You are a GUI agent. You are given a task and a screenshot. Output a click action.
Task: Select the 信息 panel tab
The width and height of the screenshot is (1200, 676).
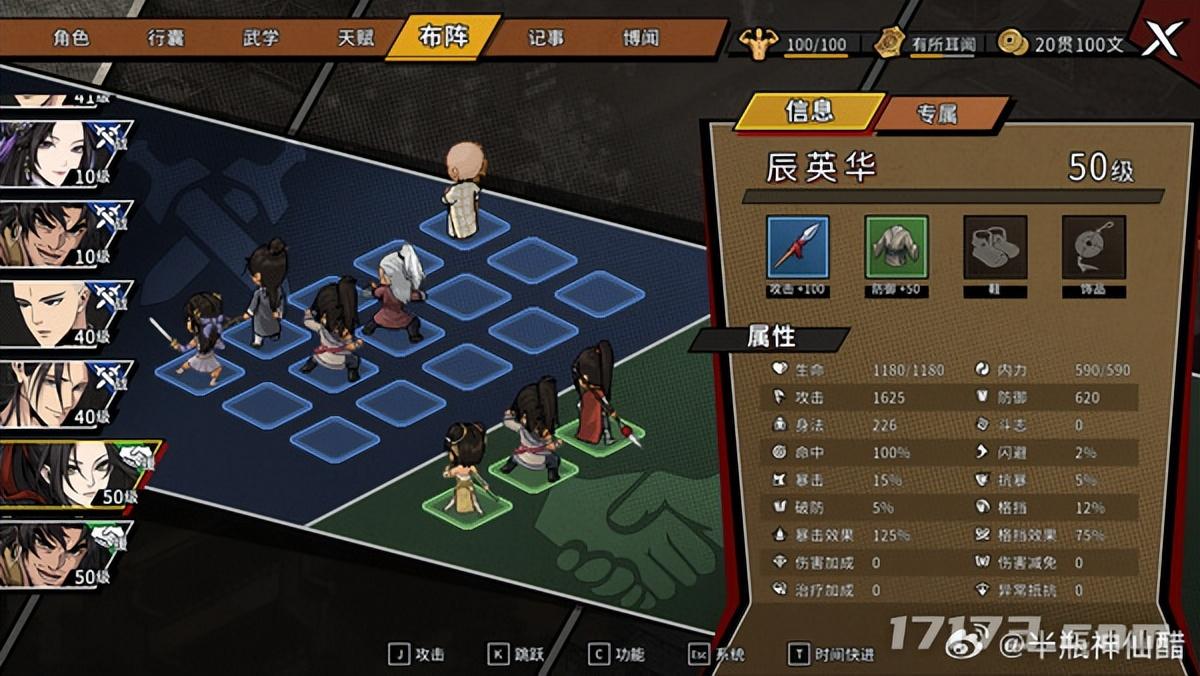tap(809, 112)
